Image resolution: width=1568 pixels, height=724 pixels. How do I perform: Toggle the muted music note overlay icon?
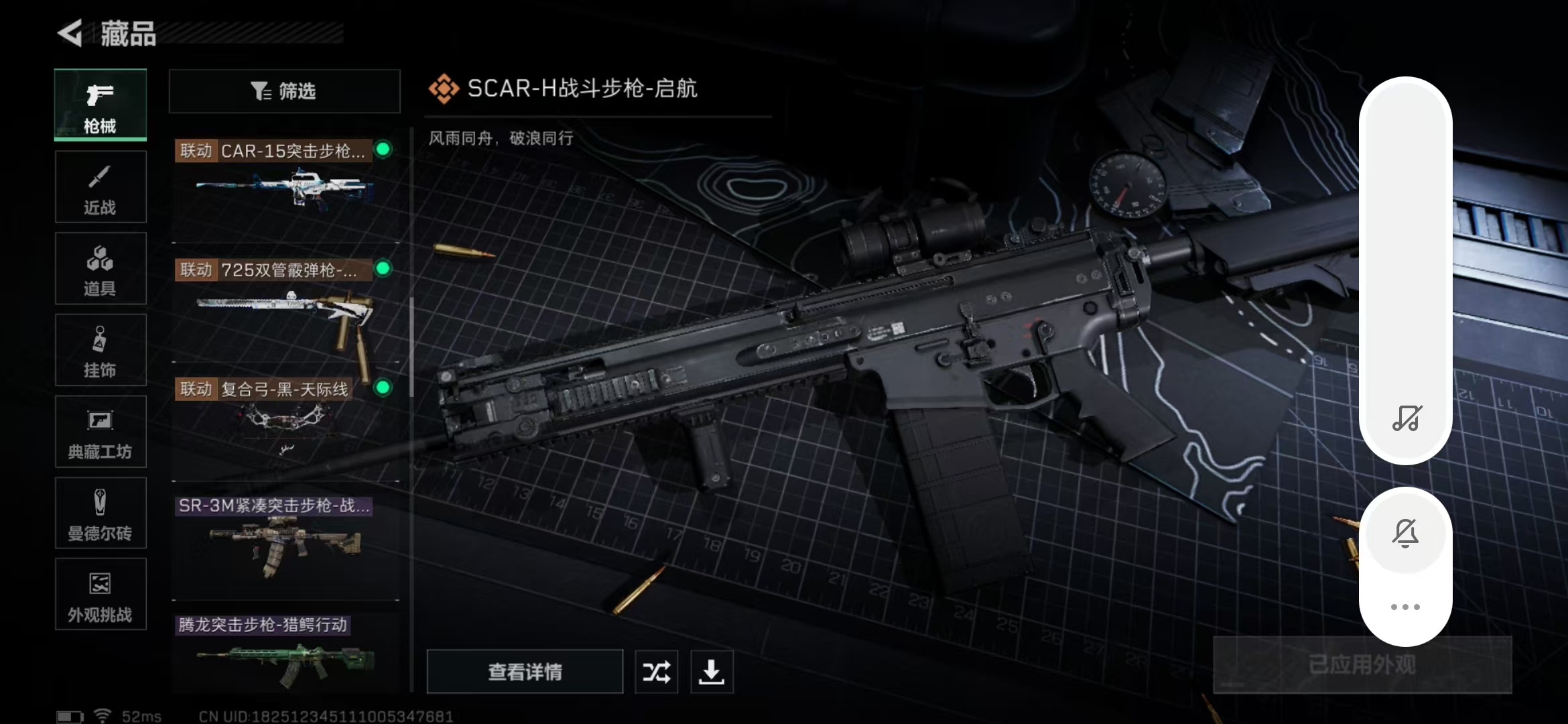1406,418
